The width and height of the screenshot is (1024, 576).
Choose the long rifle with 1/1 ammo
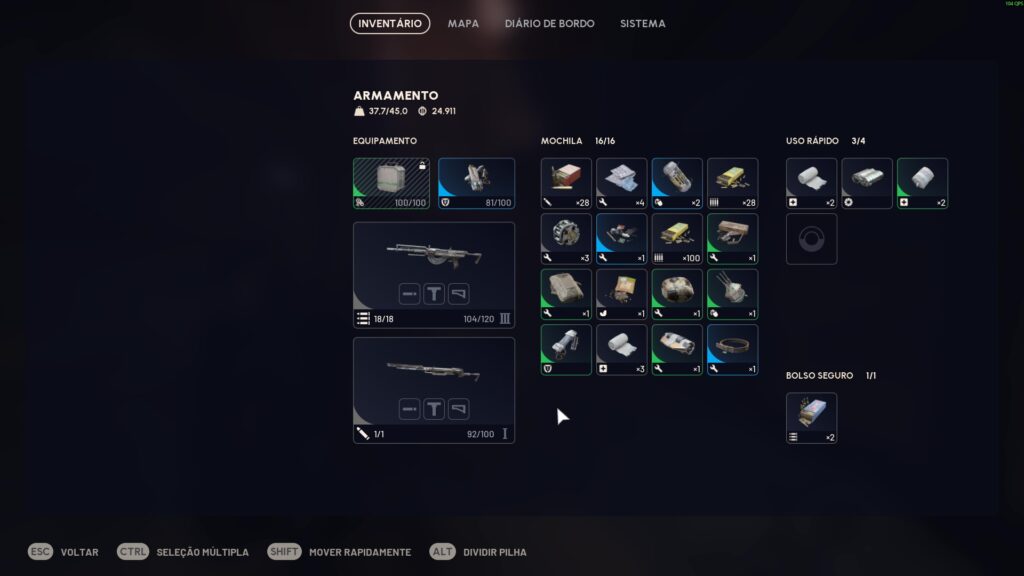point(434,390)
